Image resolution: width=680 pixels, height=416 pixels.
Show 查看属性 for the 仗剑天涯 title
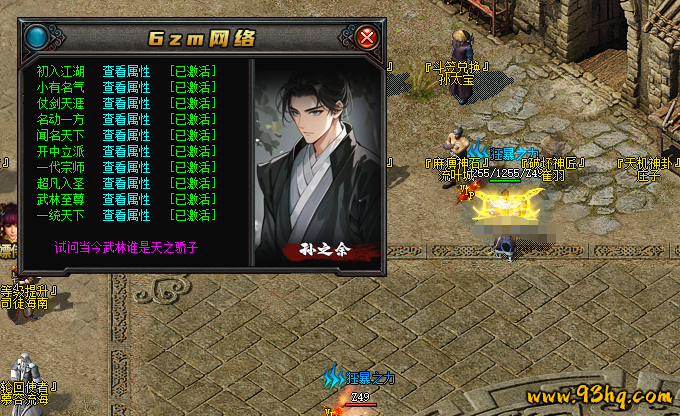coord(126,103)
